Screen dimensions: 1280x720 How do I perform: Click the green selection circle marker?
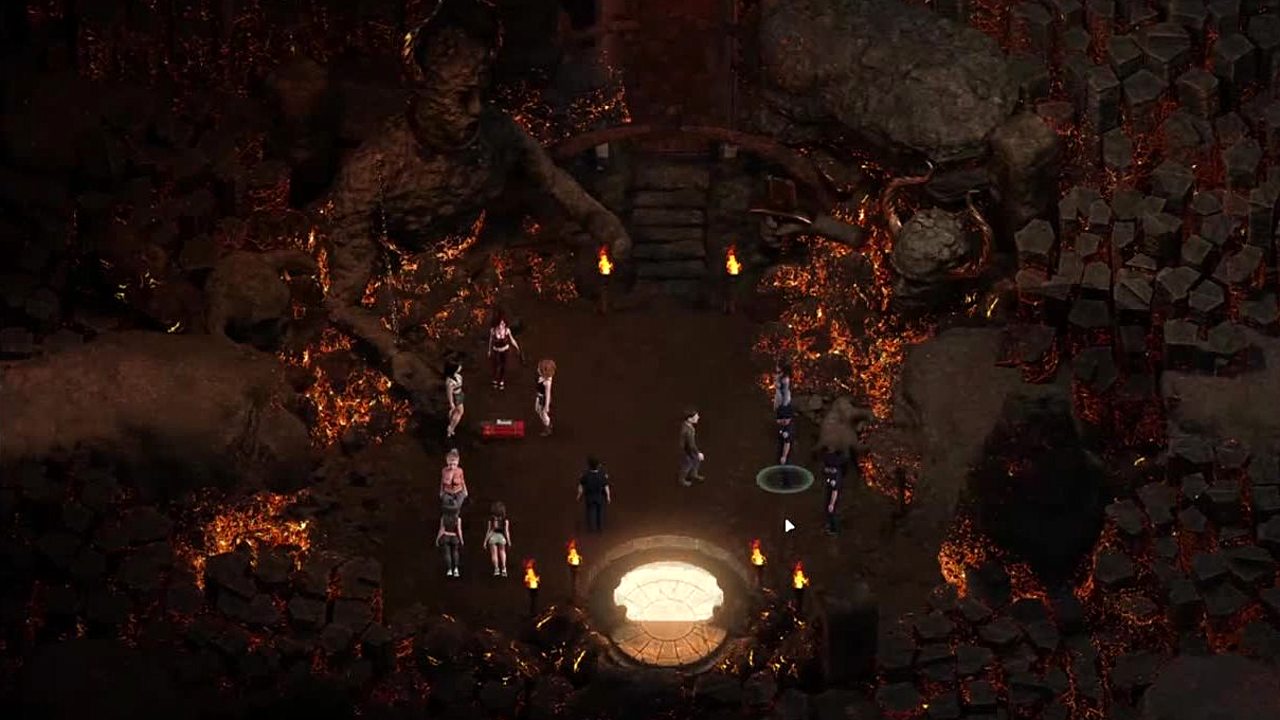784,479
